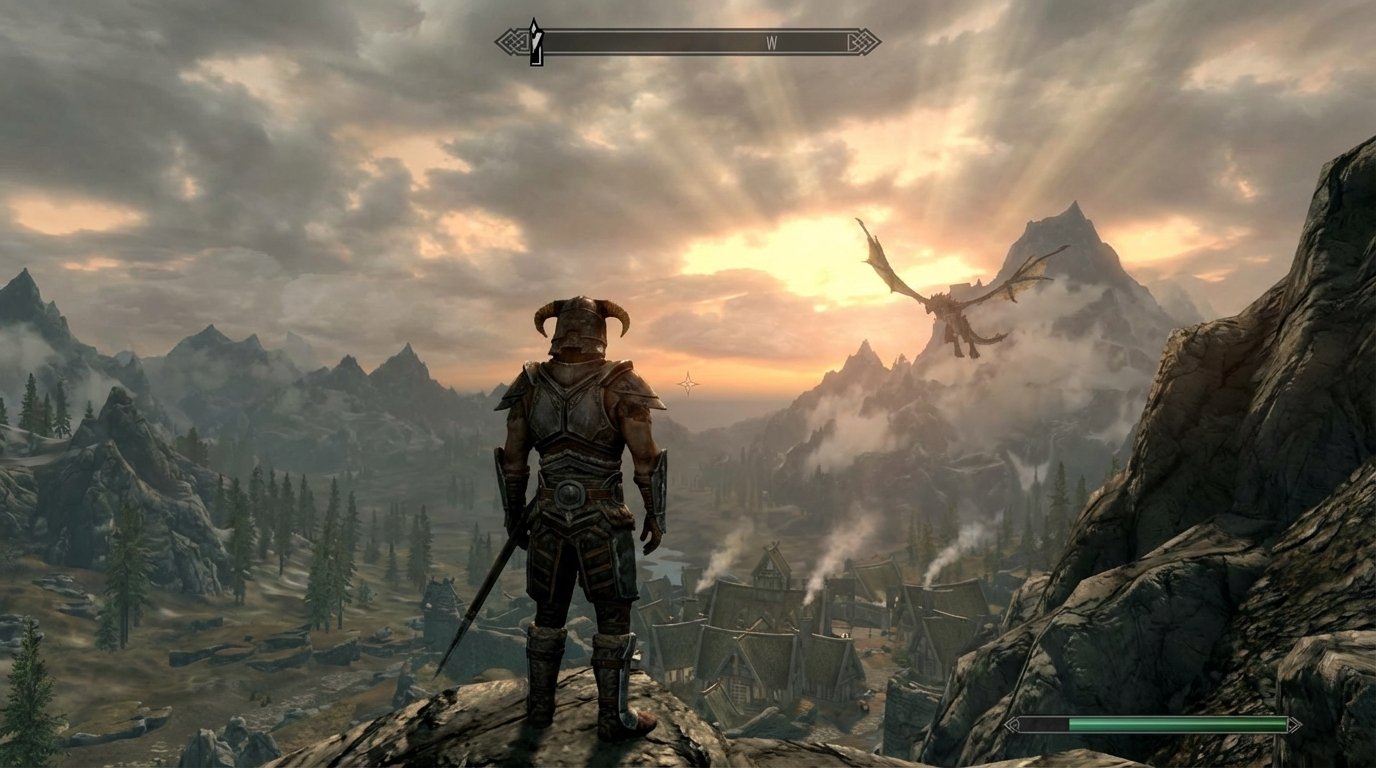Expand the compass bar by clicking its center
Viewport: 1376px width, 768px height.
[690, 40]
